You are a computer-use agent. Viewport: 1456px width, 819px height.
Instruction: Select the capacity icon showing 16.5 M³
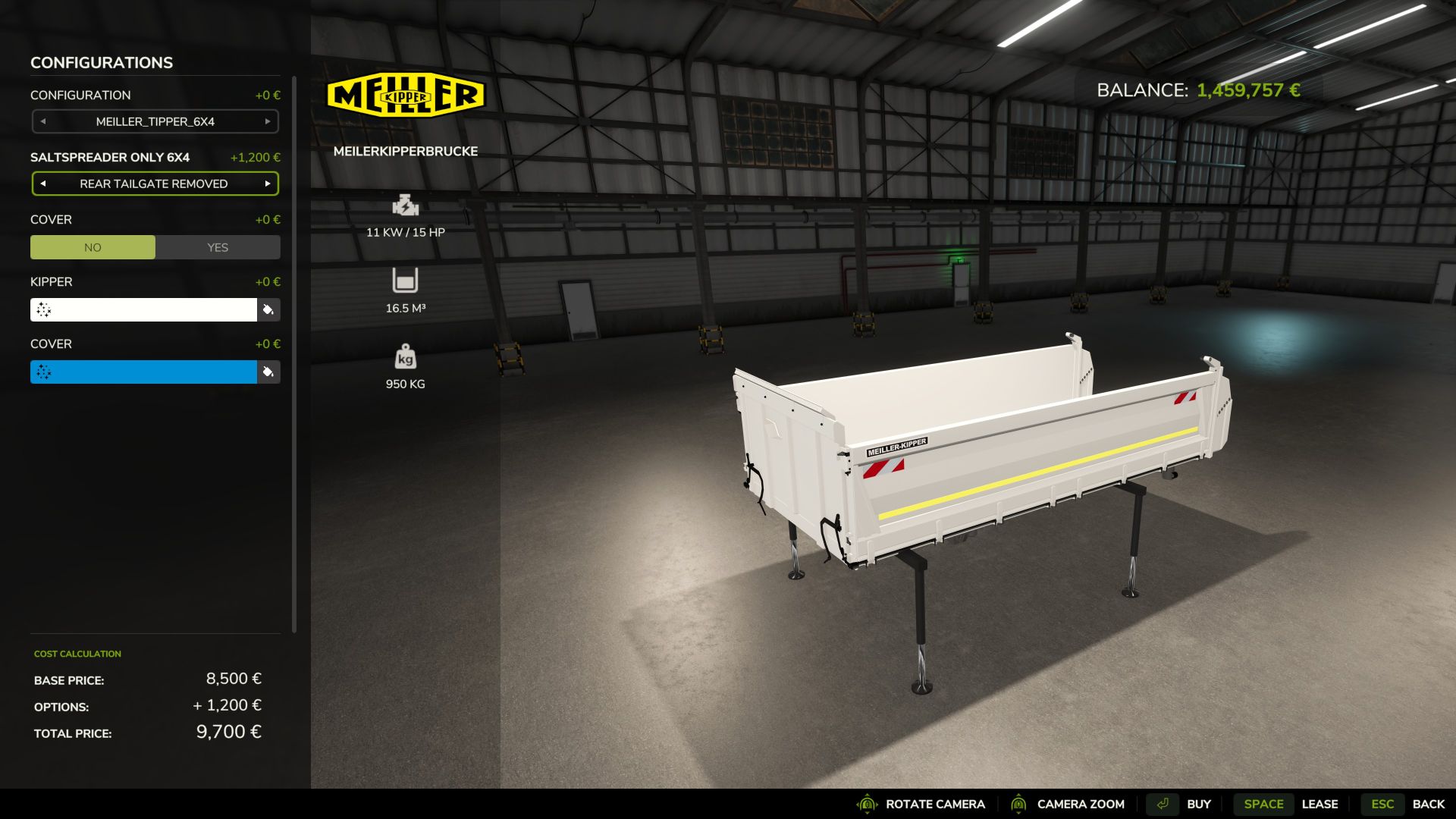tap(404, 281)
